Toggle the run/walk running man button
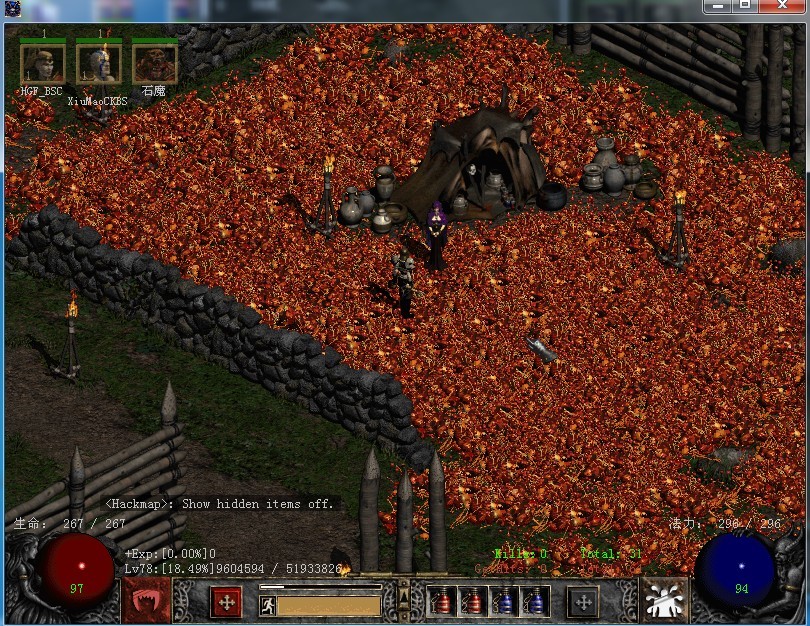 click(x=267, y=605)
